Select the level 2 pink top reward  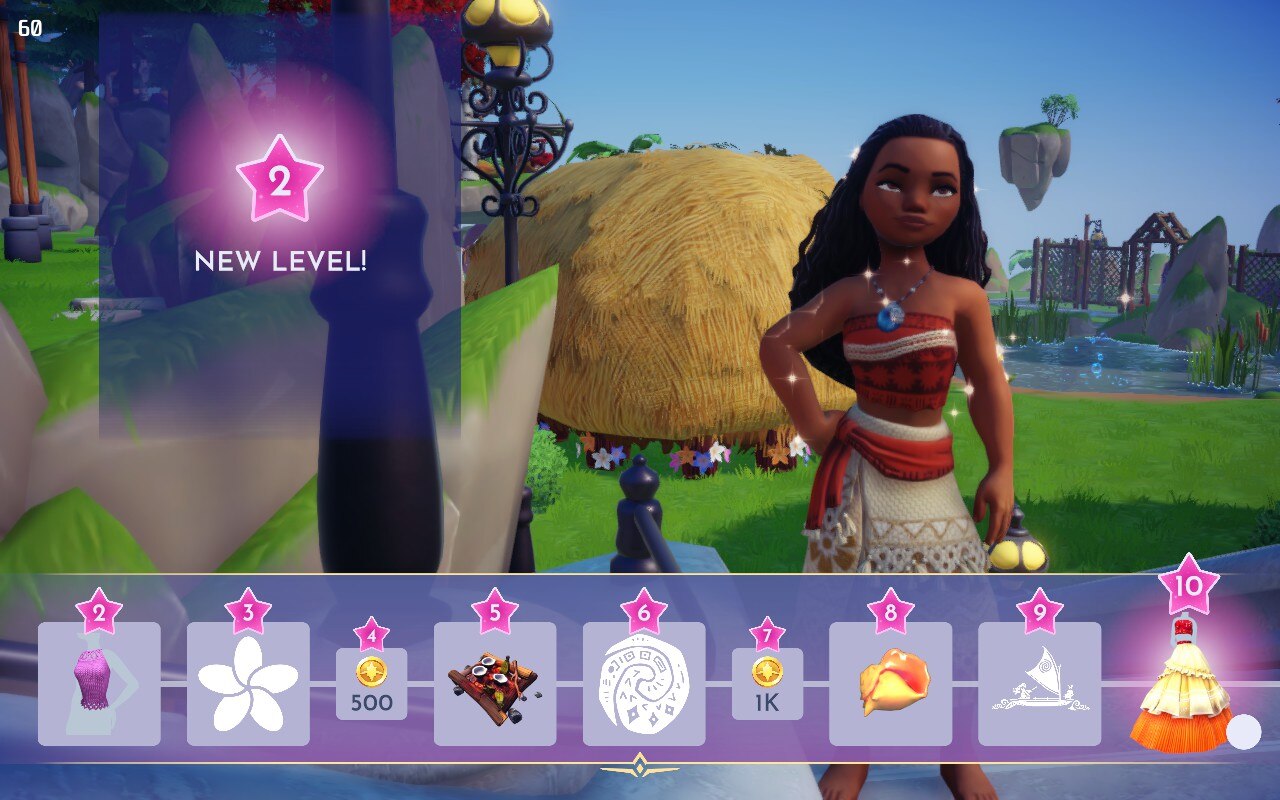tap(99, 684)
